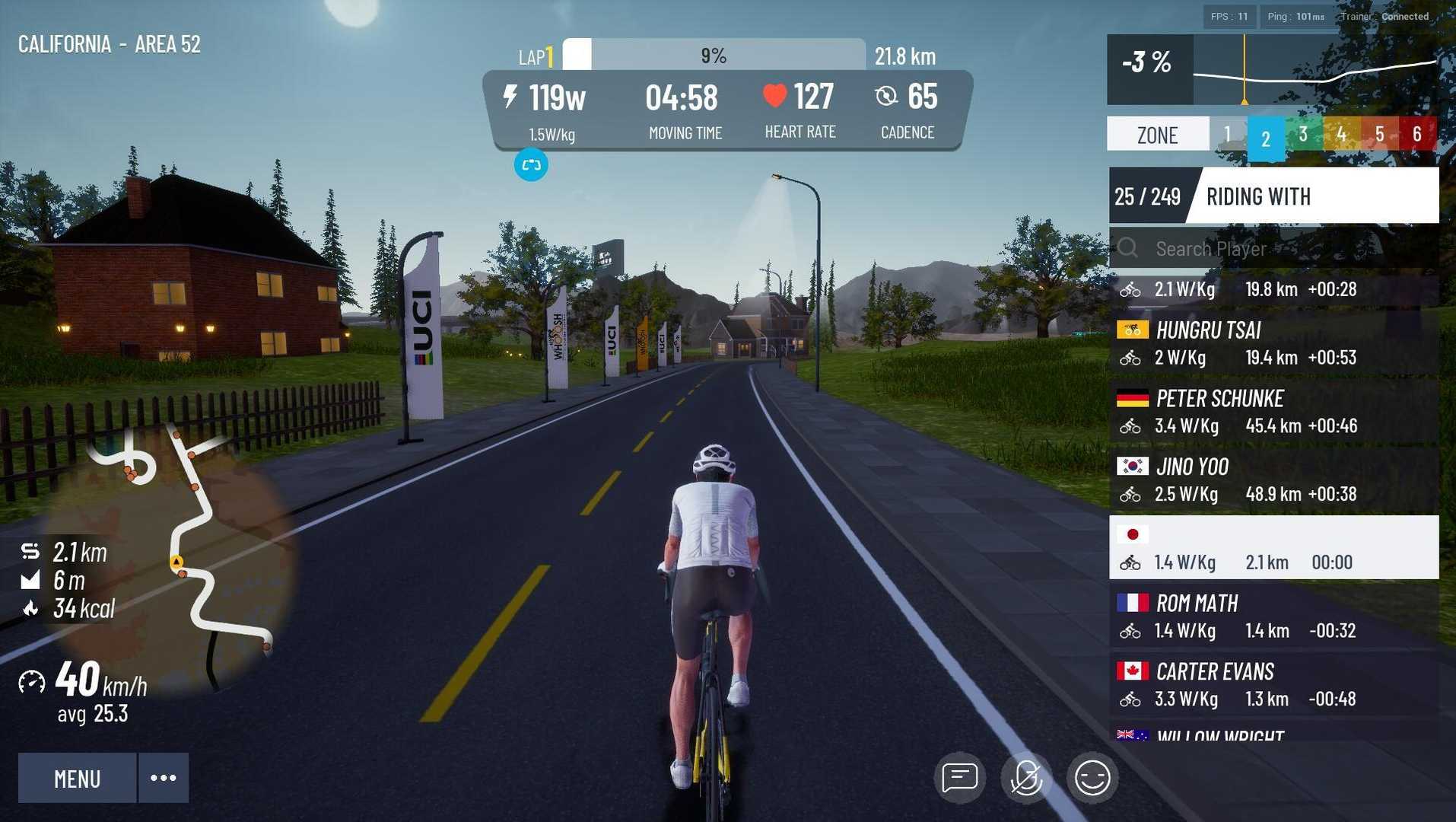Click the elevation gradient profile
Image resolution: width=1456 pixels, height=822 pixels.
coord(1315,70)
